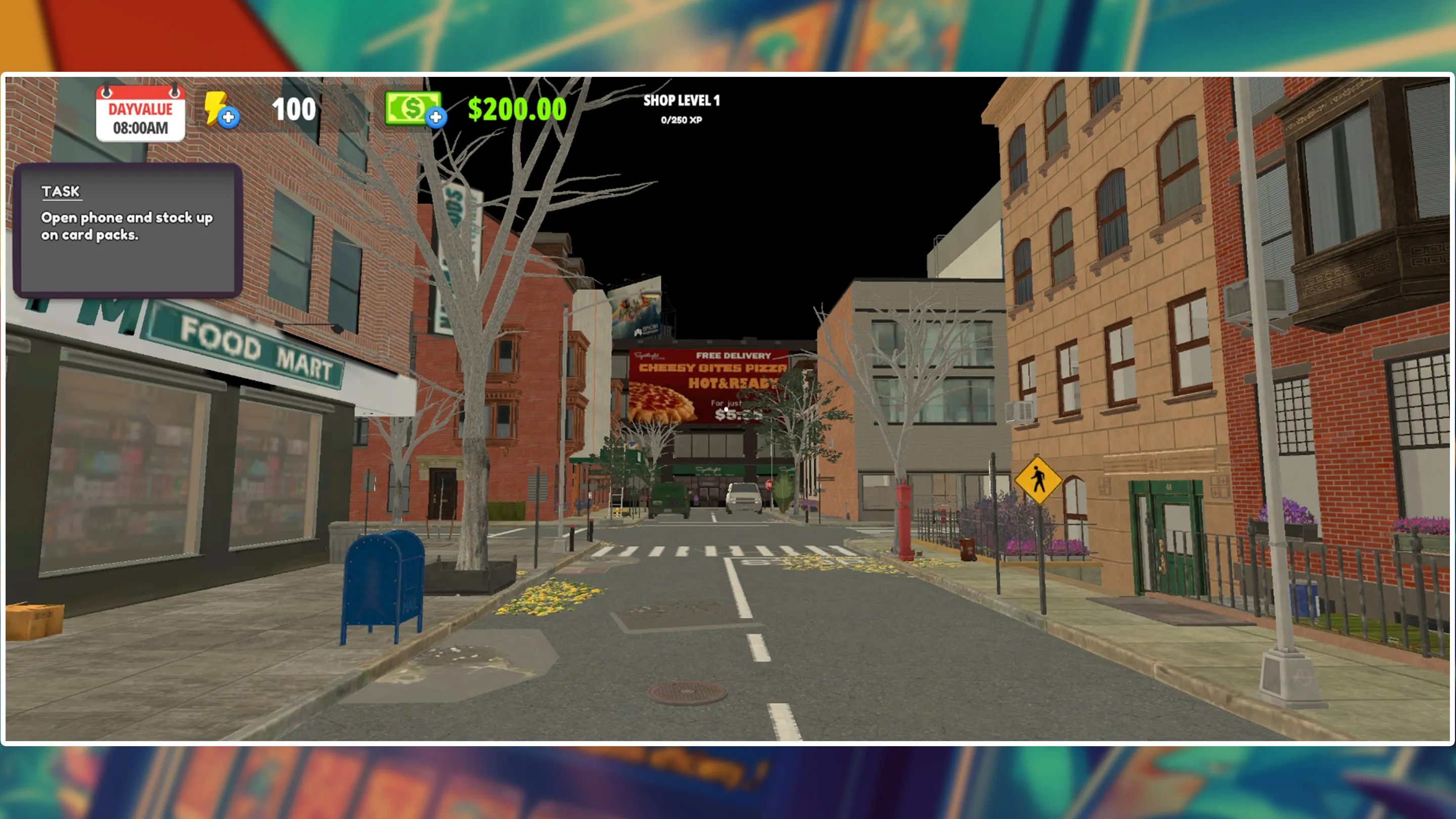This screenshot has width=1456, height=819.
Task: Open the task panel about card packs
Action: coord(128,230)
